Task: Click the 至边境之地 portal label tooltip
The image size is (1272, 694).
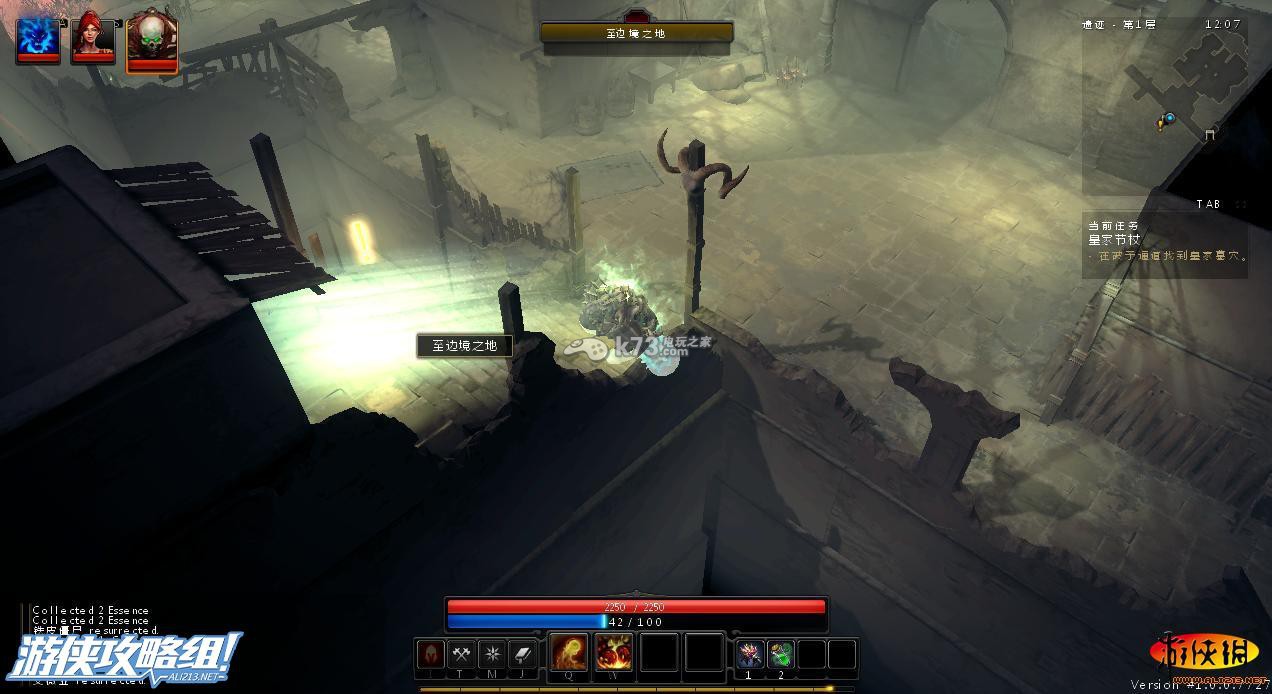Action: click(465, 346)
